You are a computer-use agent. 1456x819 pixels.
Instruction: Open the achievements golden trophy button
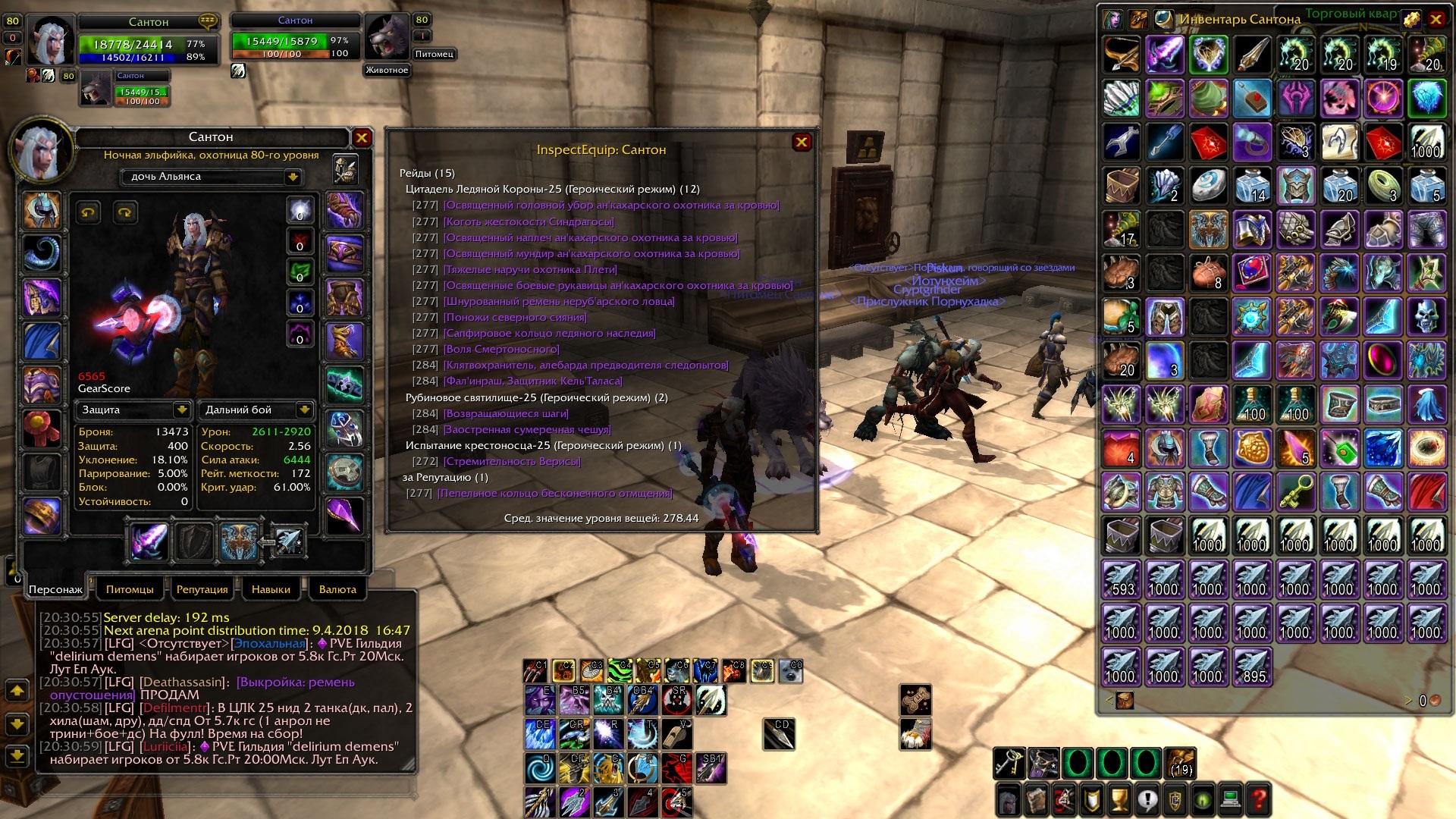pyautogui.click(x=1119, y=799)
